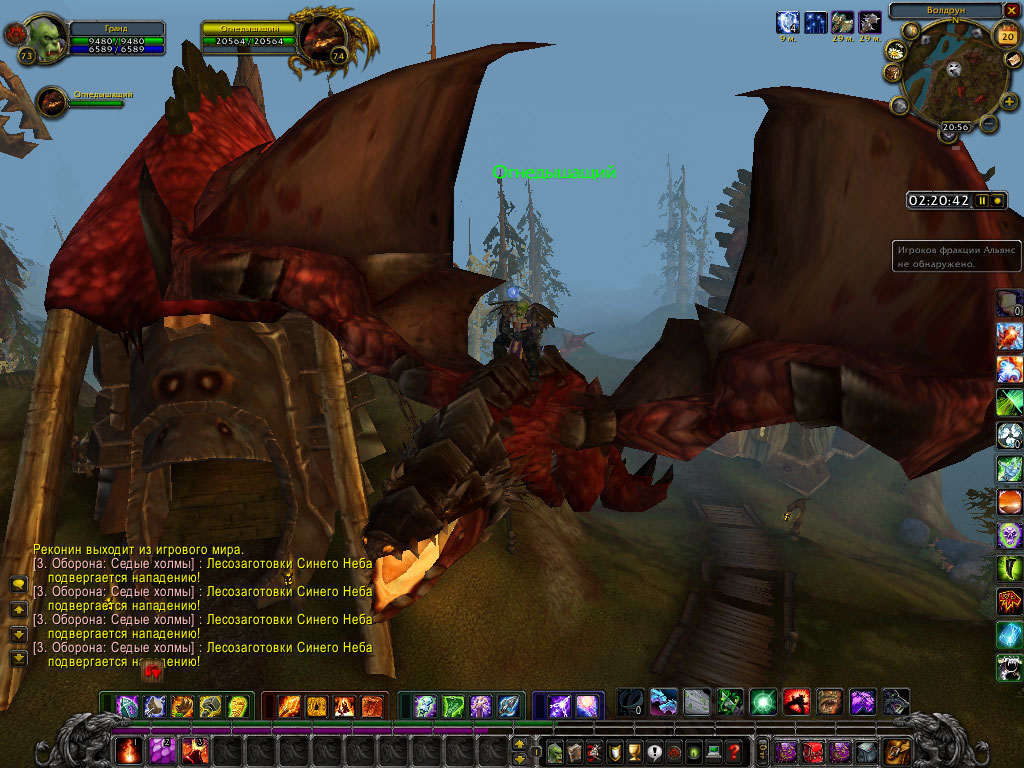Viewport: 1024px width, 768px height.
Task: Close the minimap with the red X
Action: tap(1011, 10)
